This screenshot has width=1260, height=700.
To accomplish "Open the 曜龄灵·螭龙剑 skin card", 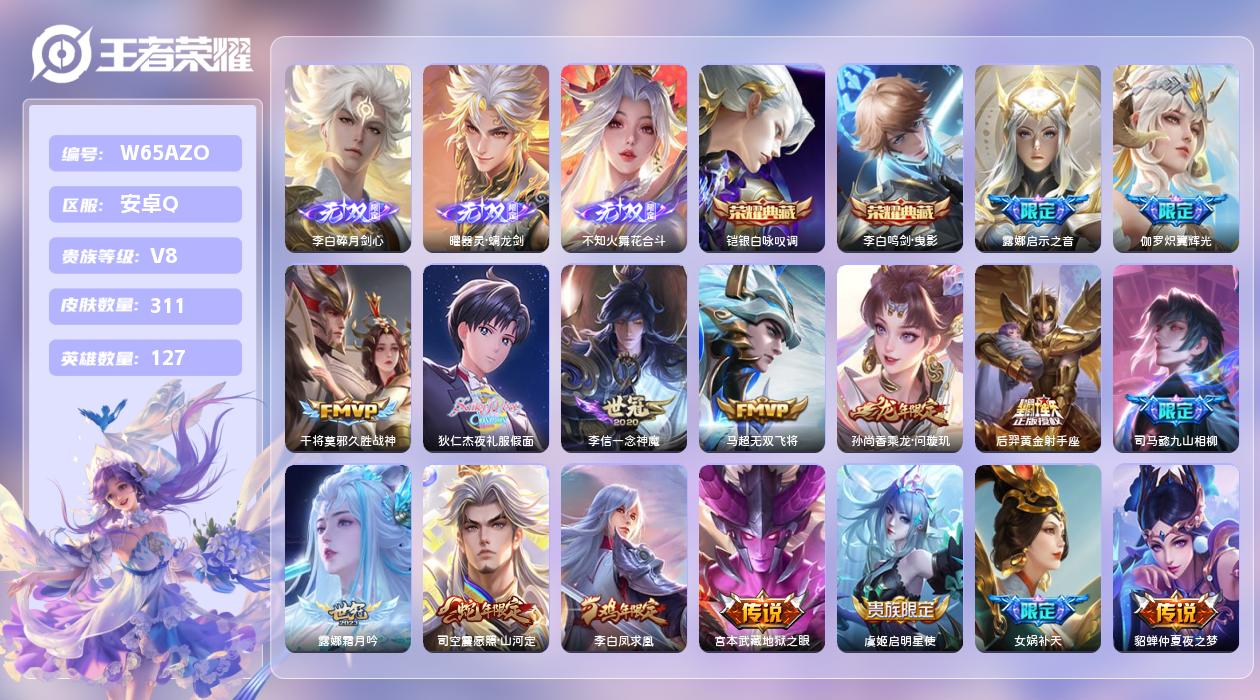I will pyautogui.click(x=485, y=158).
